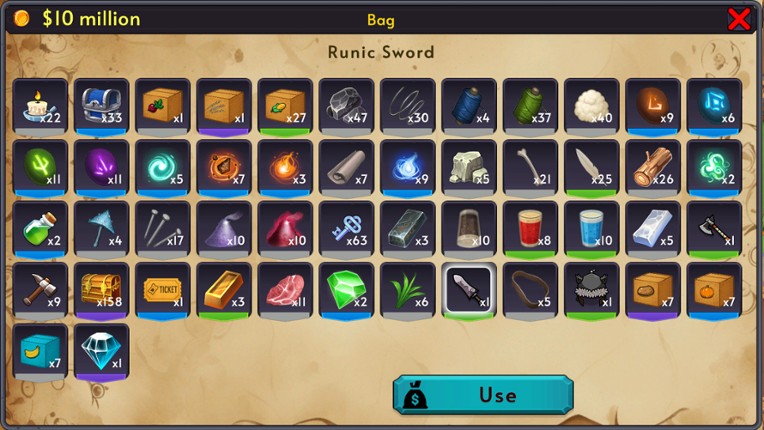This screenshot has height=430, width=764.
Task: Select the Runic Sword slot
Action: click(x=469, y=290)
